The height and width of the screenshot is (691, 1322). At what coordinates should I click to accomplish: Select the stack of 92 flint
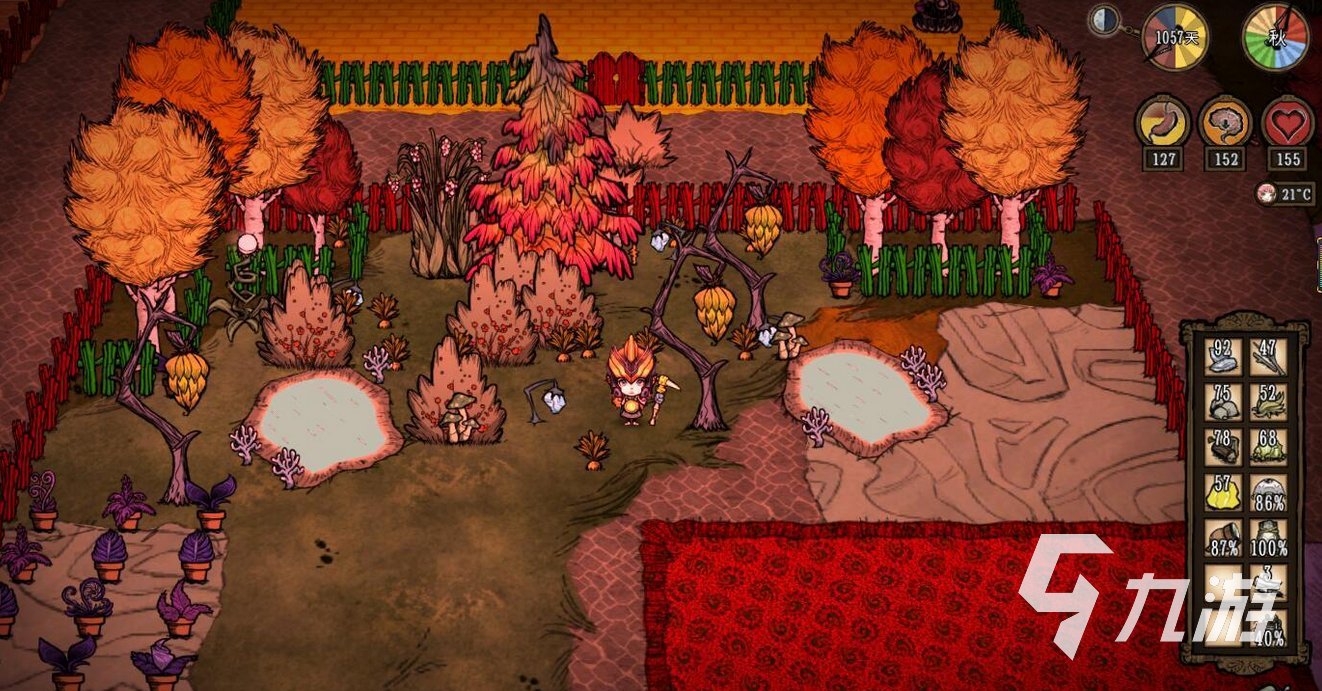(1222, 357)
